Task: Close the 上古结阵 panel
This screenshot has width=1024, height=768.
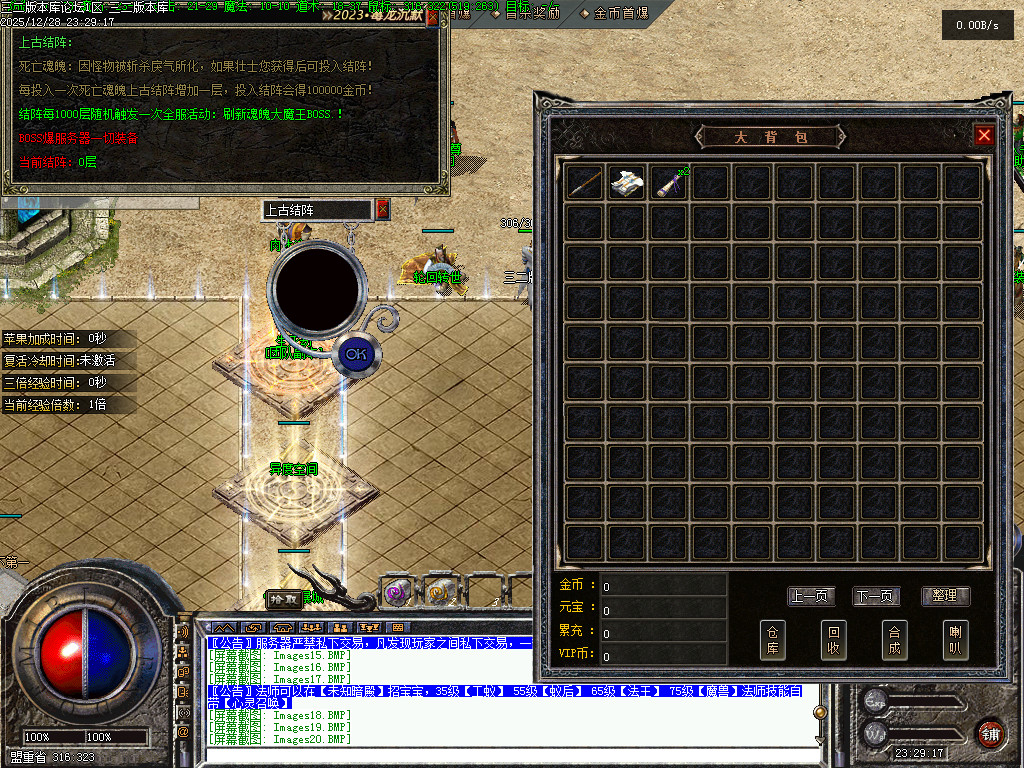Action: click(382, 210)
